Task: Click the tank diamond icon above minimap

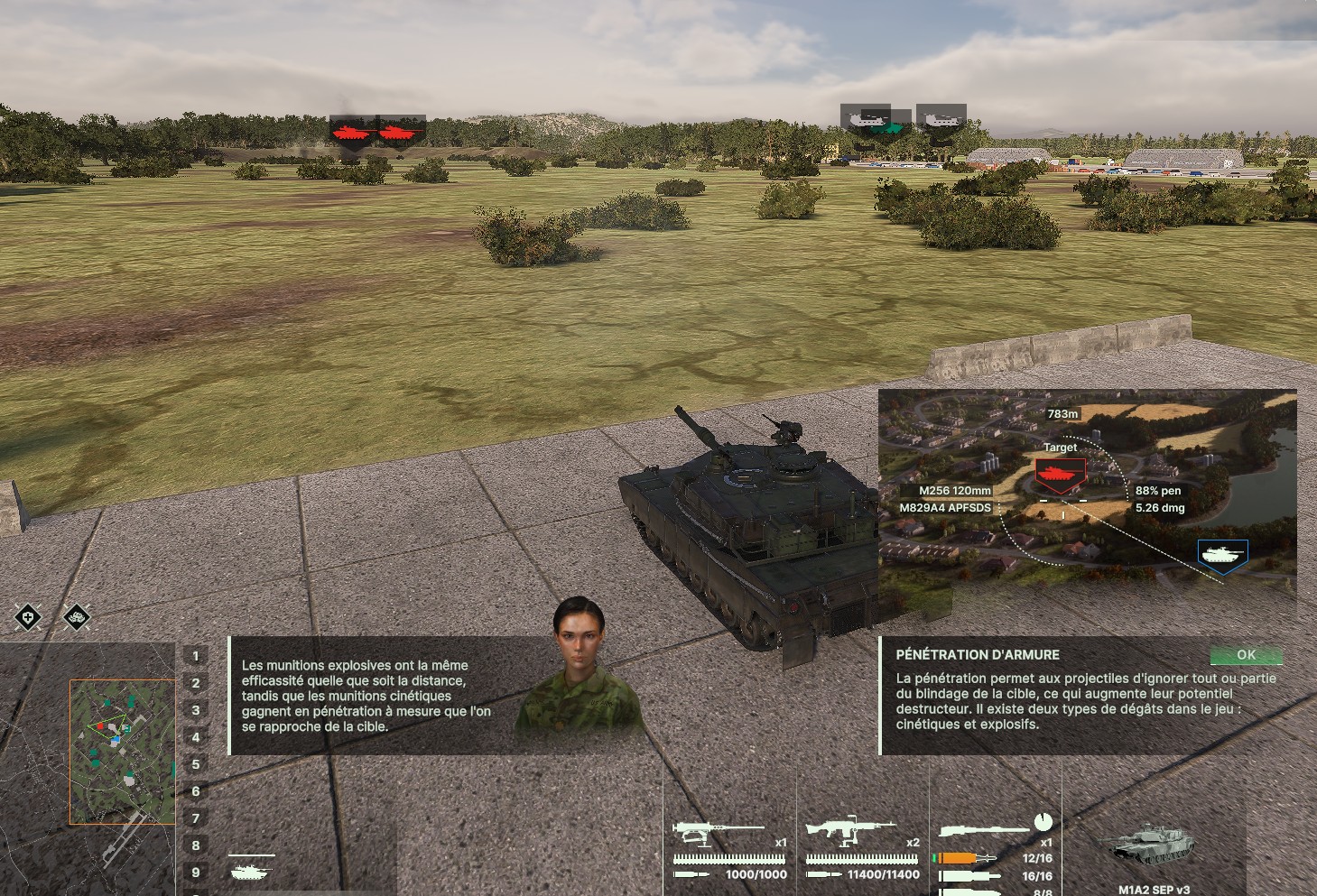Action: coord(78,618)
